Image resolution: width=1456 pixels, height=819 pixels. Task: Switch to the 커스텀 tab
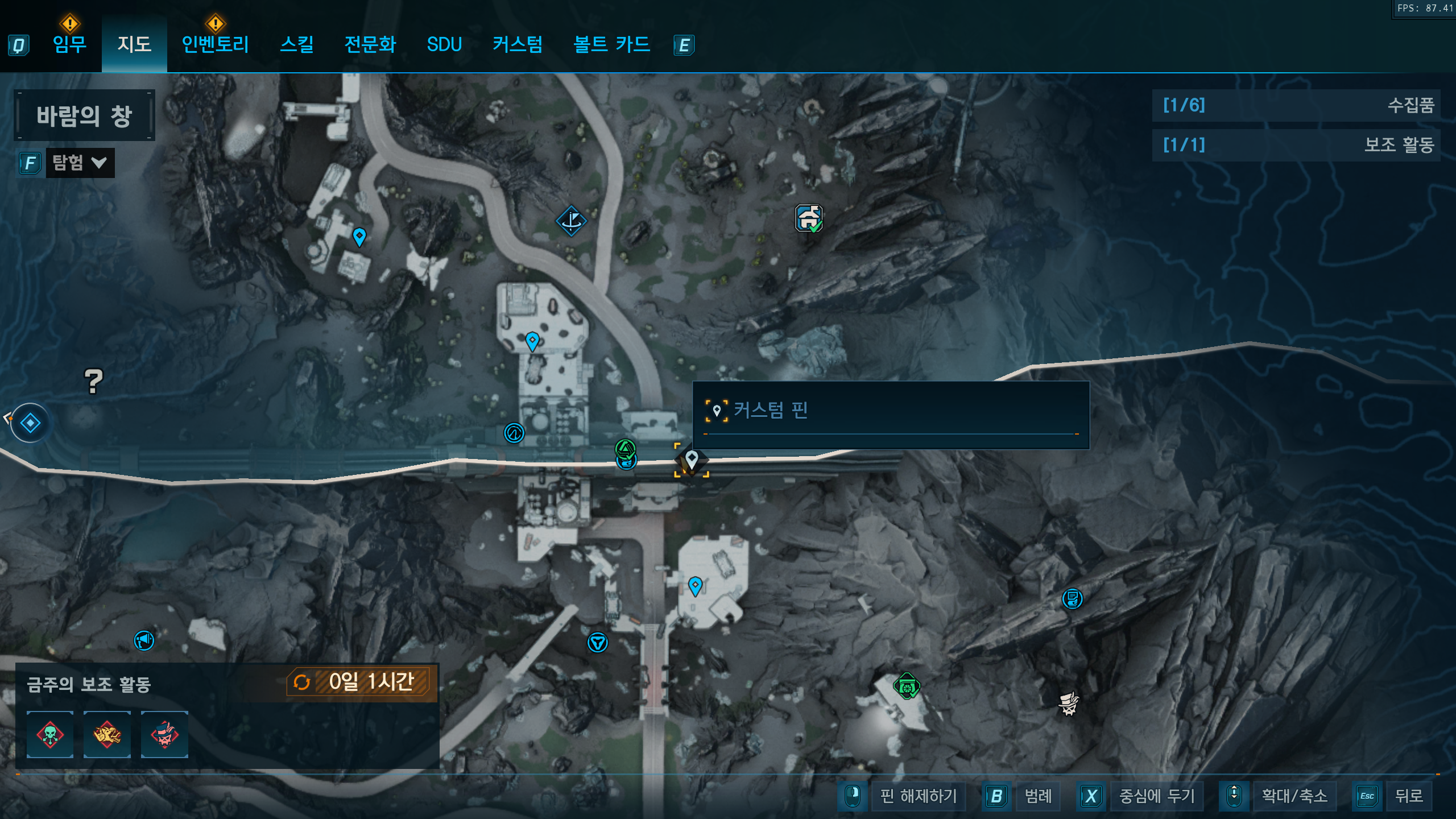[517, 44]
